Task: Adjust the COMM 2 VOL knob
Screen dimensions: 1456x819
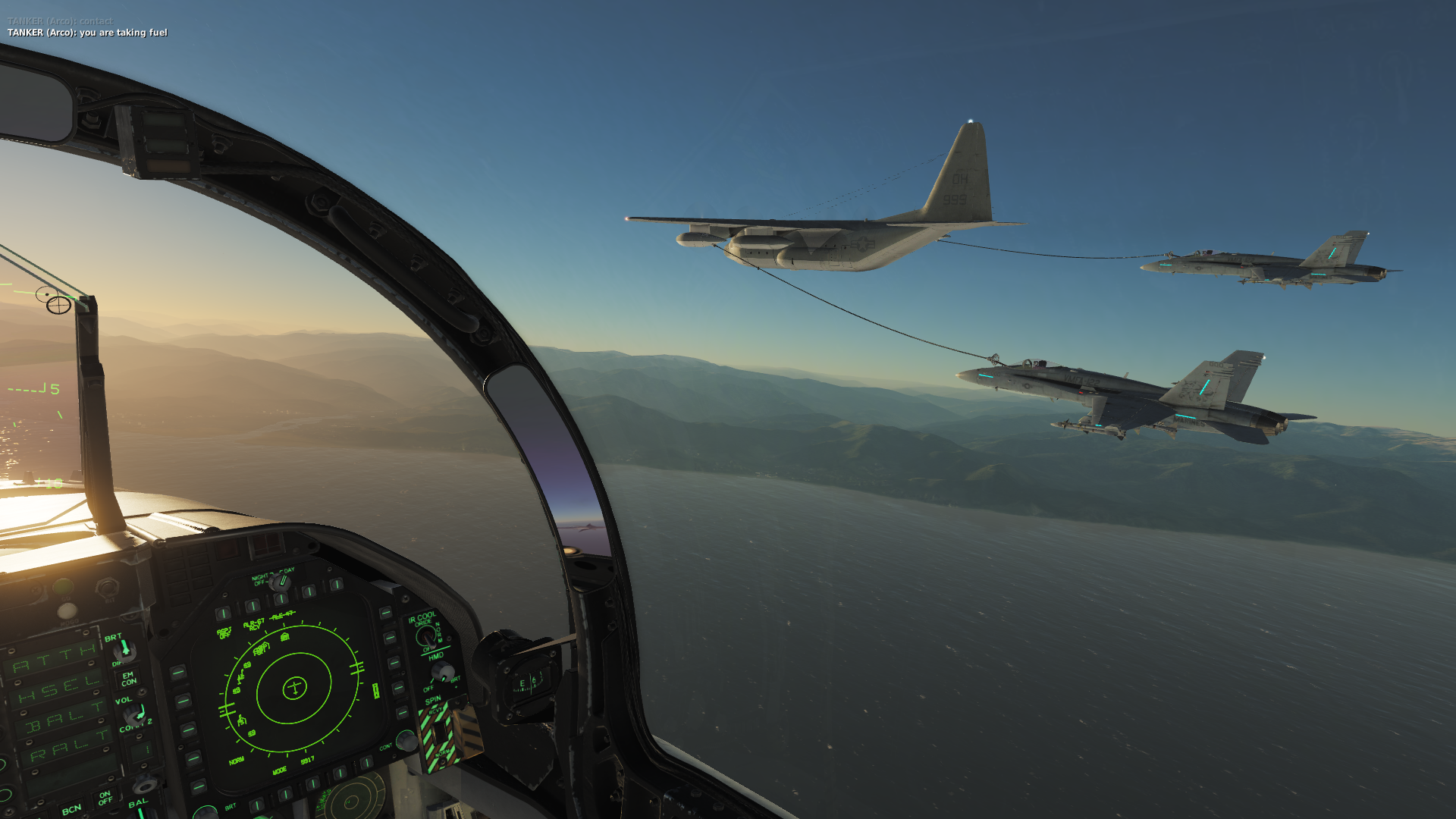Action: [x=134, y=714]
